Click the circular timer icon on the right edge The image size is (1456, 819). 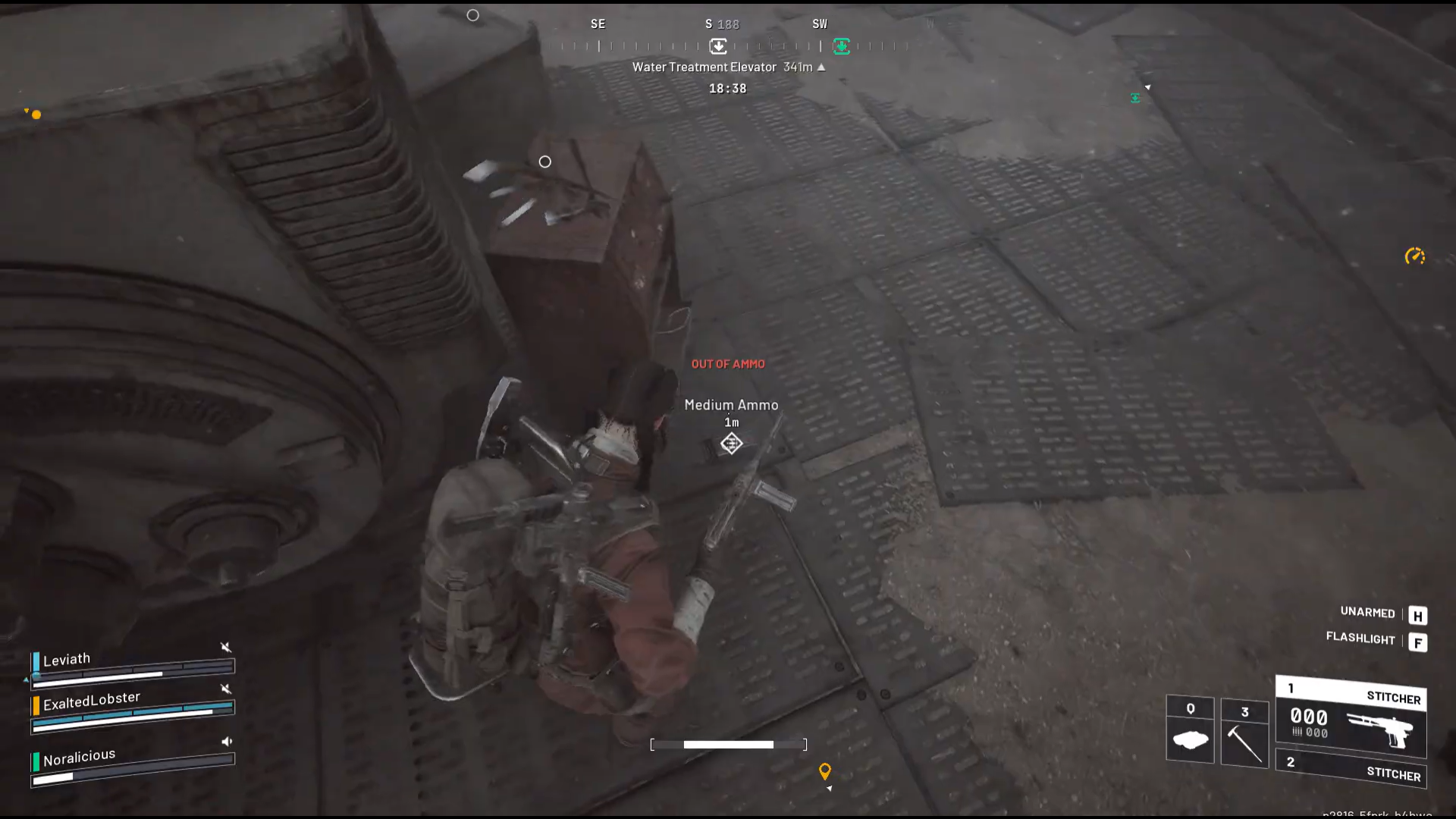[1415, 256]
